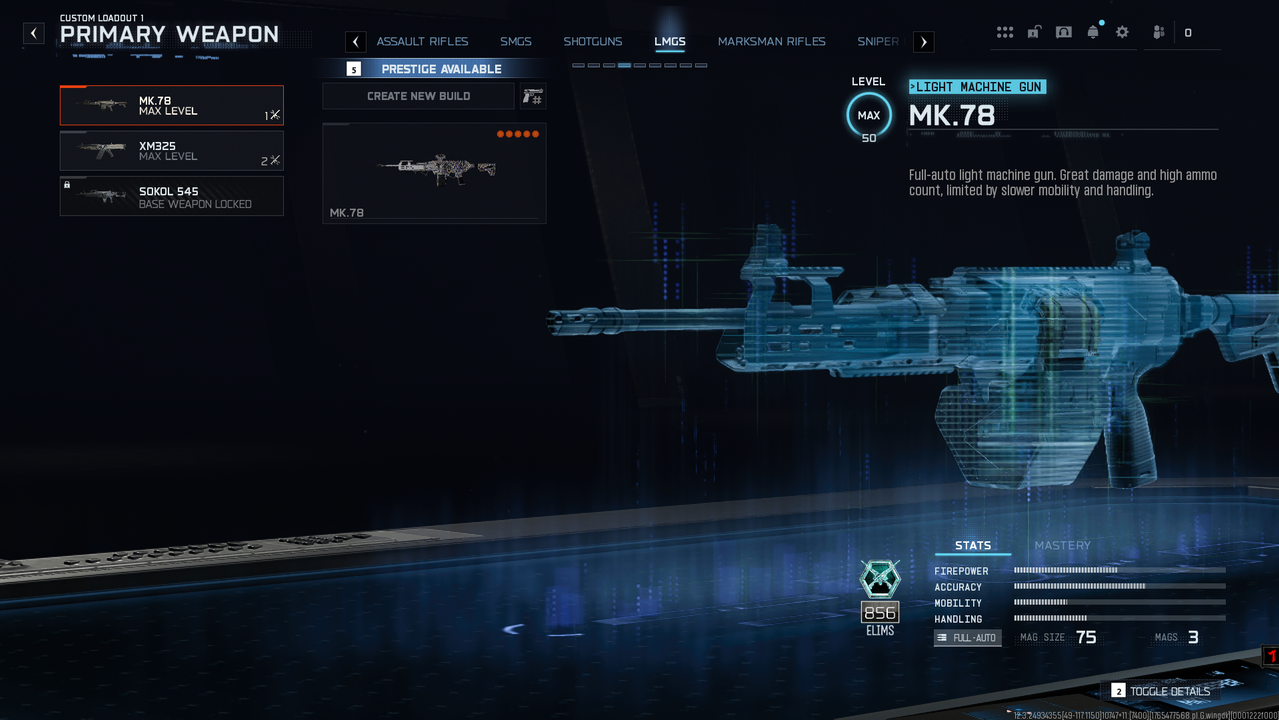Switch to Marksman Rifles tab
Viewport: 1279px width, 720px height.
(771, 42)
